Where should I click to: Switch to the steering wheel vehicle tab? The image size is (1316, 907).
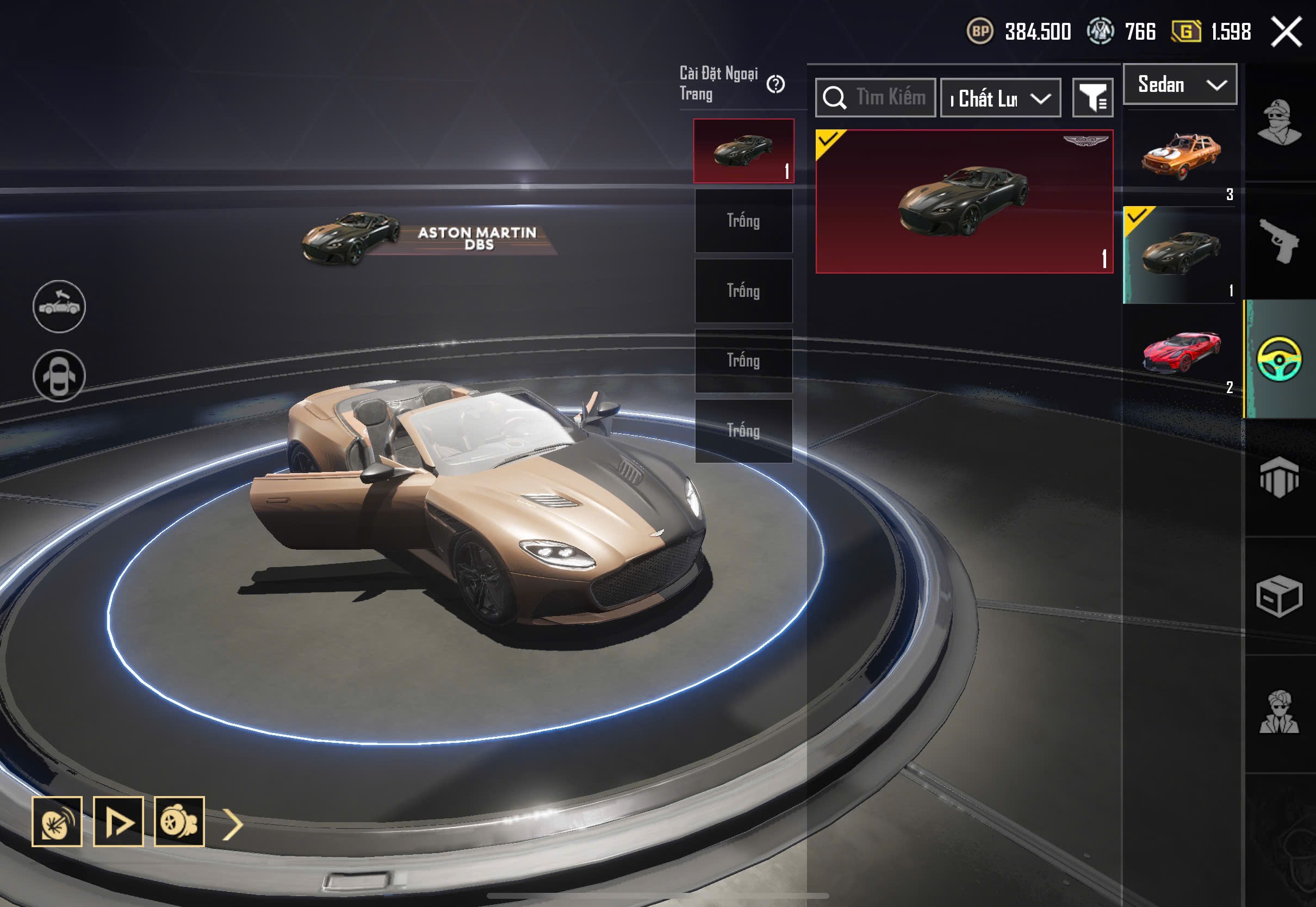click(x=1279, y=358)
